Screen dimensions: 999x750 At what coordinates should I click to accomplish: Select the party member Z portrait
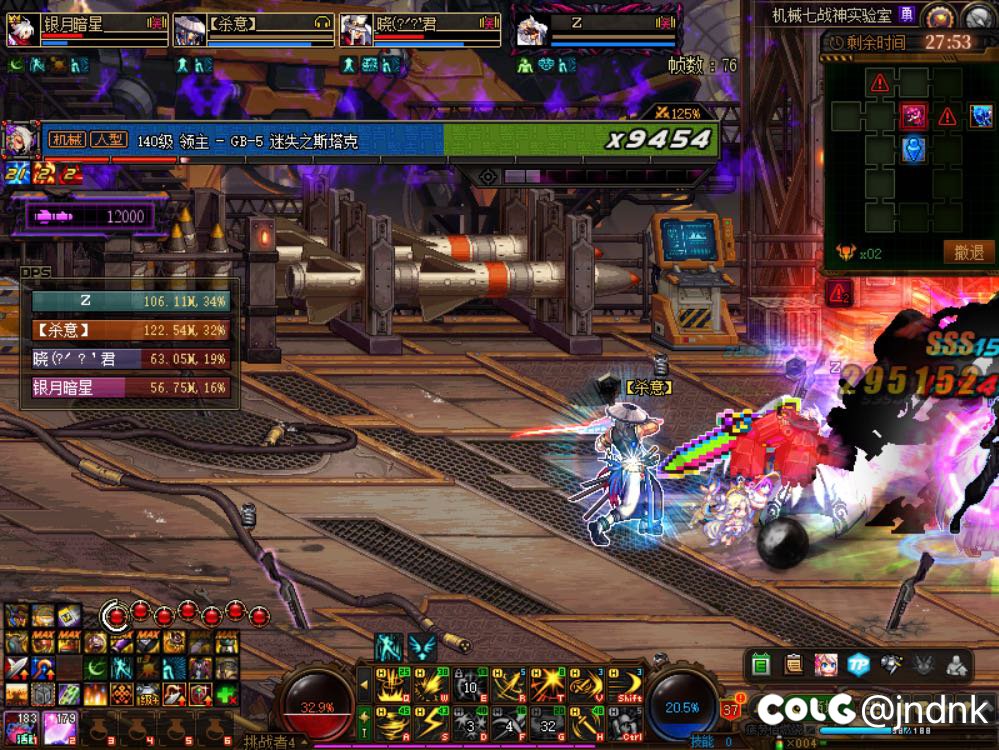click(528, 31)
